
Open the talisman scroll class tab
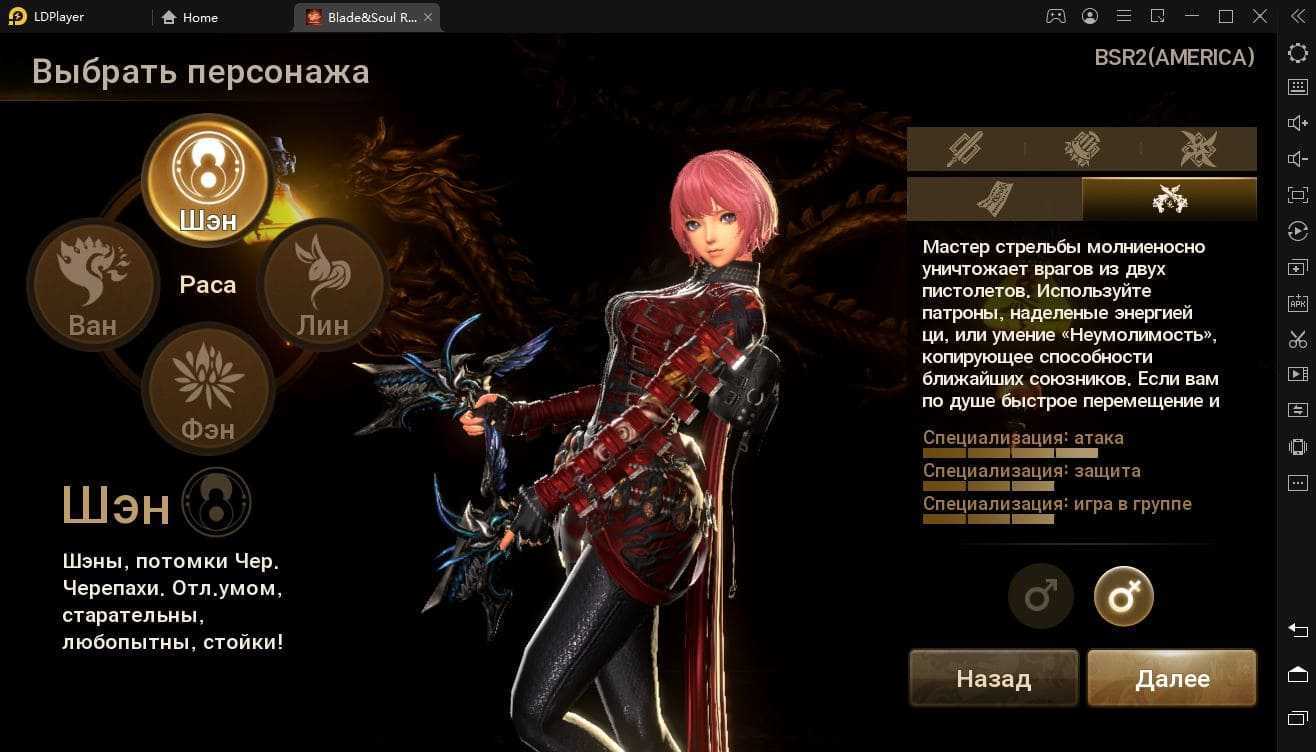pyautogui.click(x=994, y=199)
